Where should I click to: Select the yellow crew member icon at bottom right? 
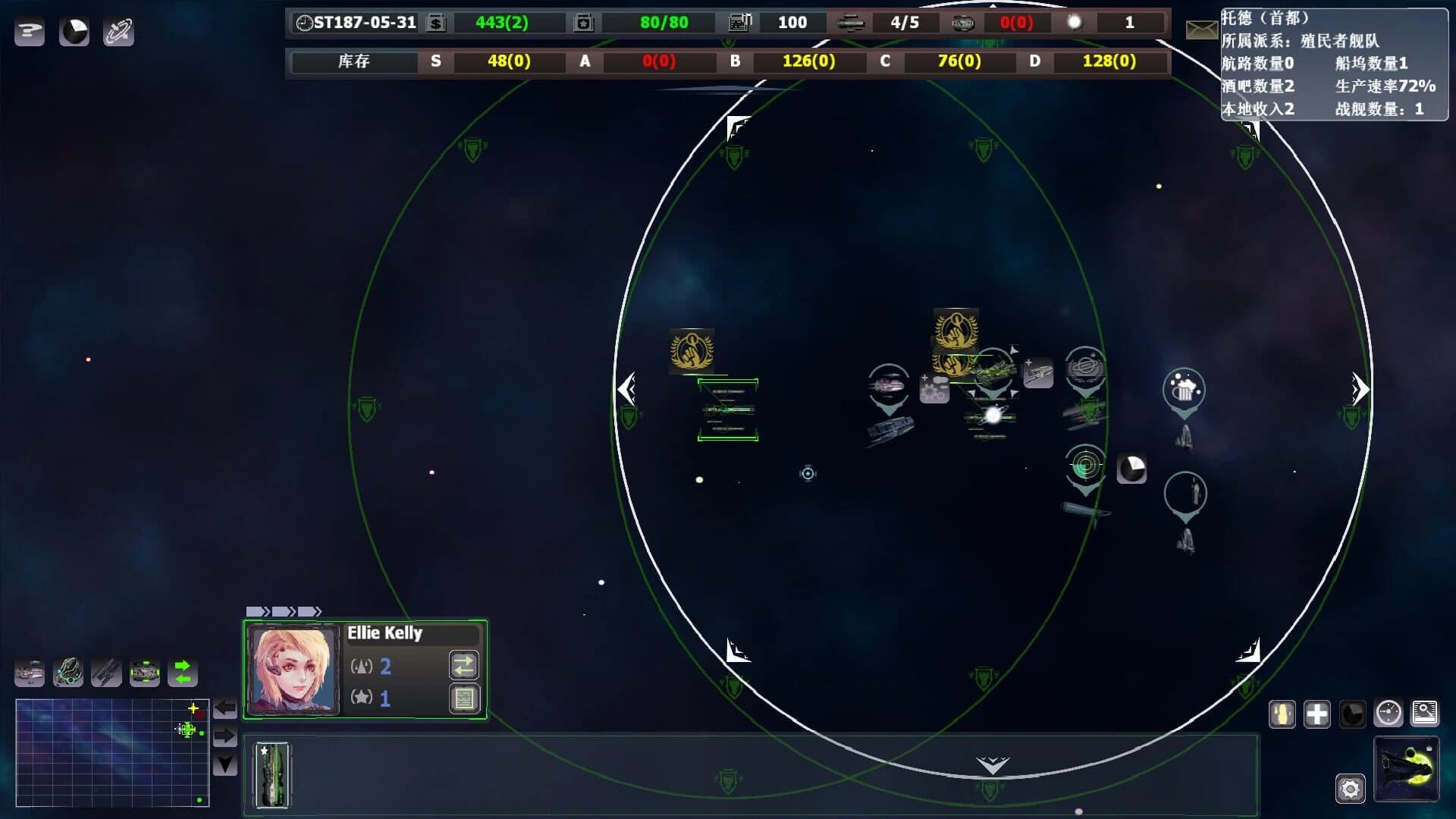pos(1282,714)
